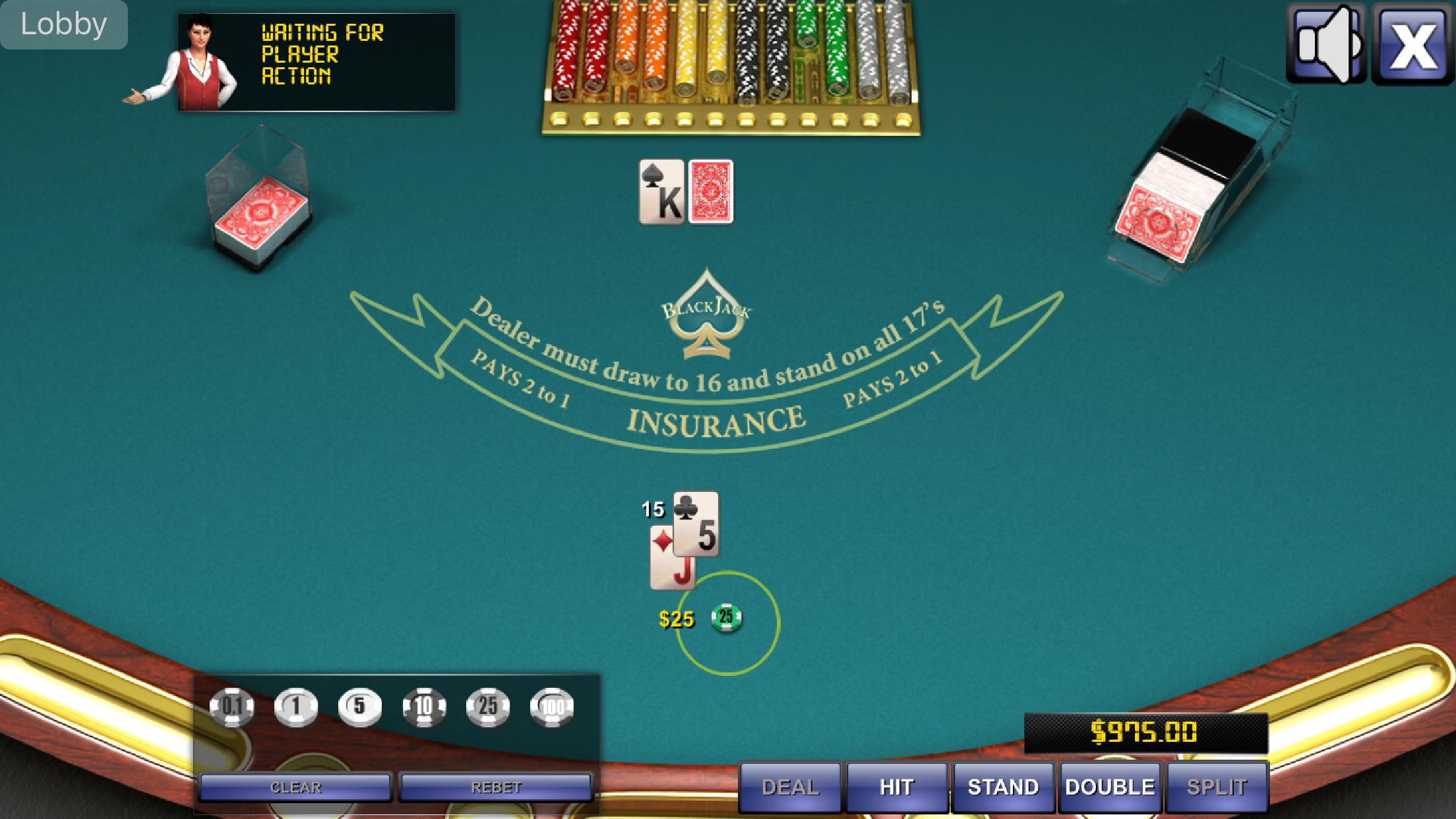The image size is (1456, 819).
Task: Close the game with the X button
Action: (1412, 45)
